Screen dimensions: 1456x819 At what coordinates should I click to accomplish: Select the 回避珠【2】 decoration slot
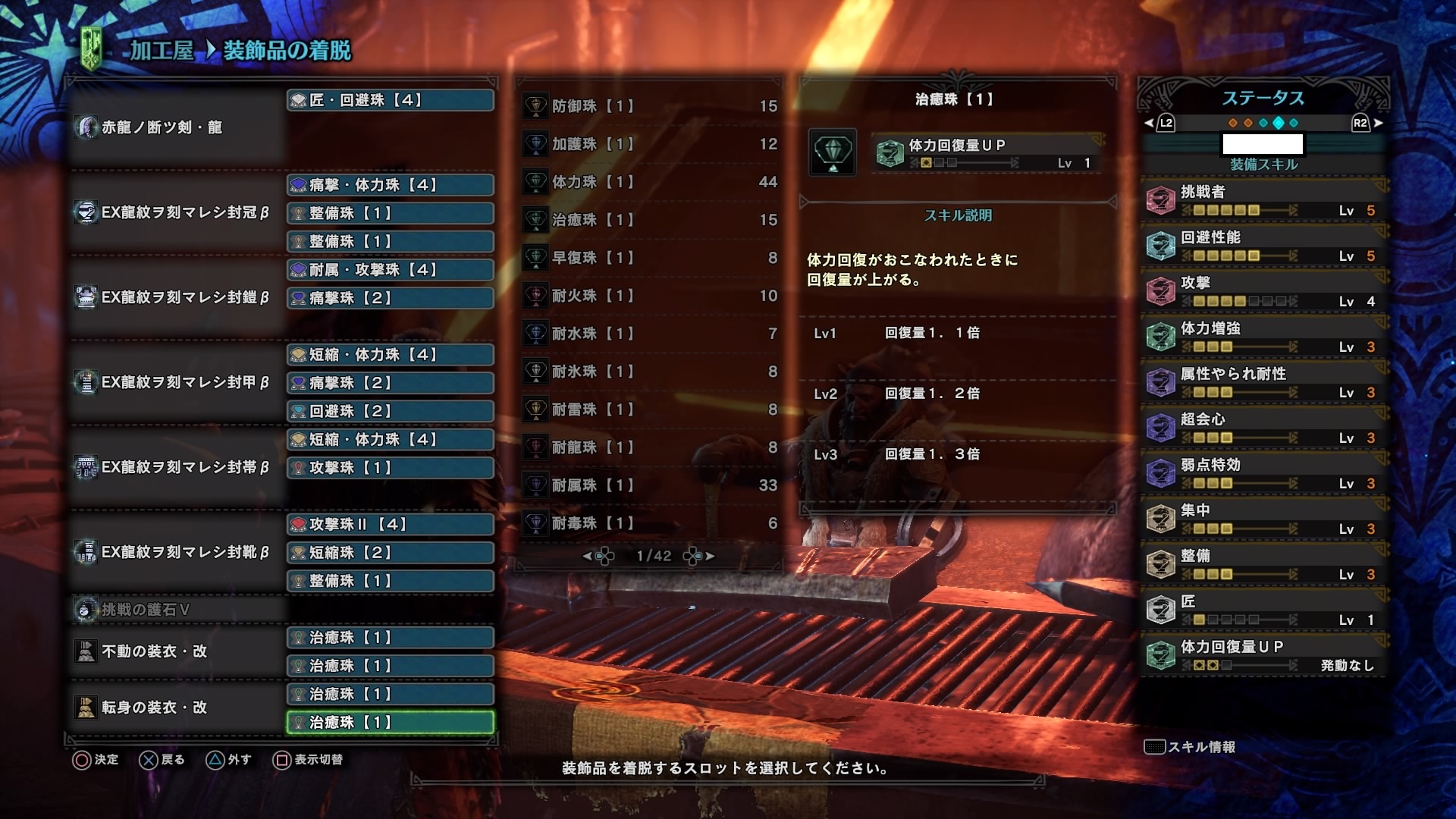tap(391, 411)
